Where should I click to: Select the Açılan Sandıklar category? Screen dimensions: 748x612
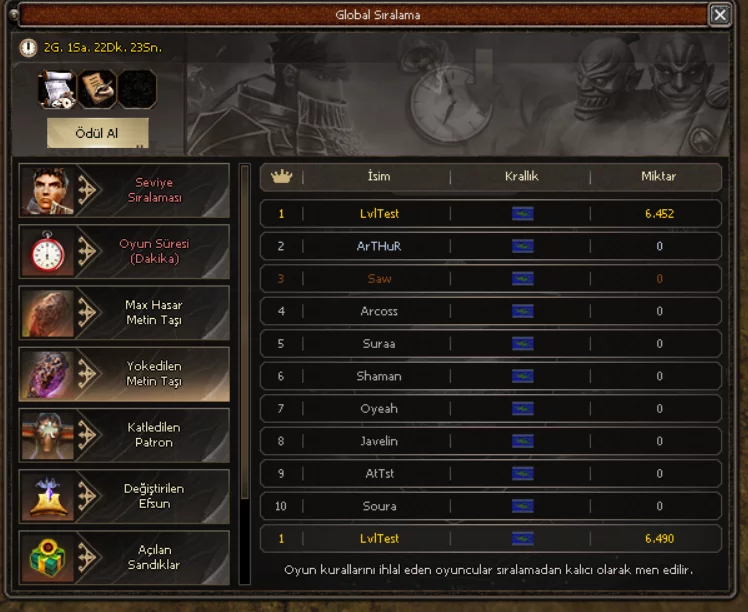tap(124, 557)
